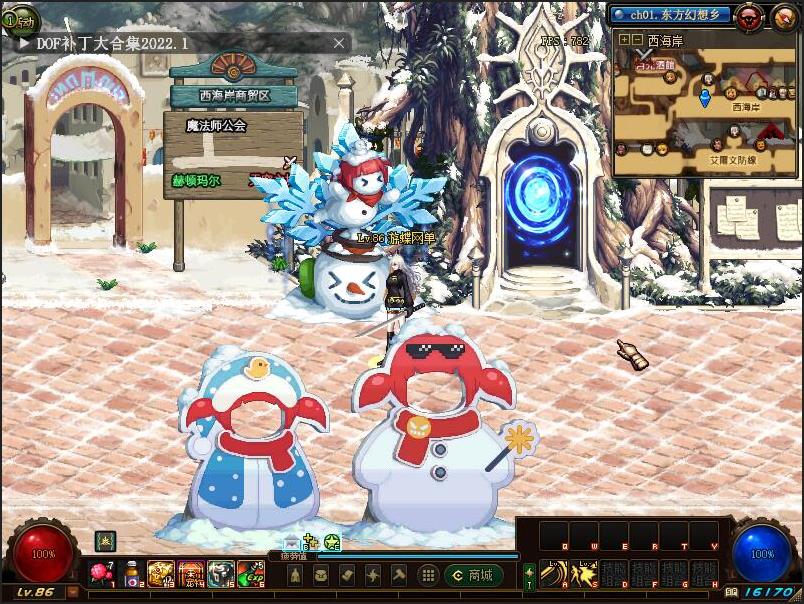The image size is (804, 604).
Task: Click the yellow buff icon above health orb
Action: coord(104,541)
